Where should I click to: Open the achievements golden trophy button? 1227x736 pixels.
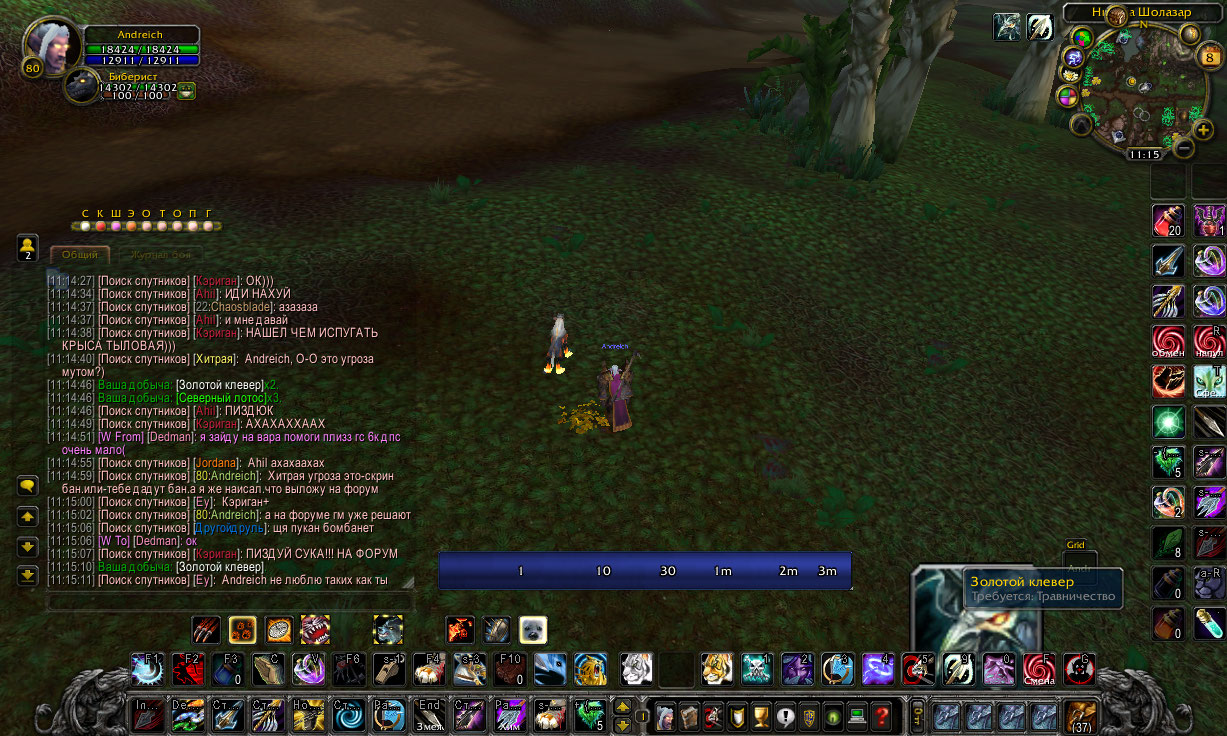[x=761, y=716]
